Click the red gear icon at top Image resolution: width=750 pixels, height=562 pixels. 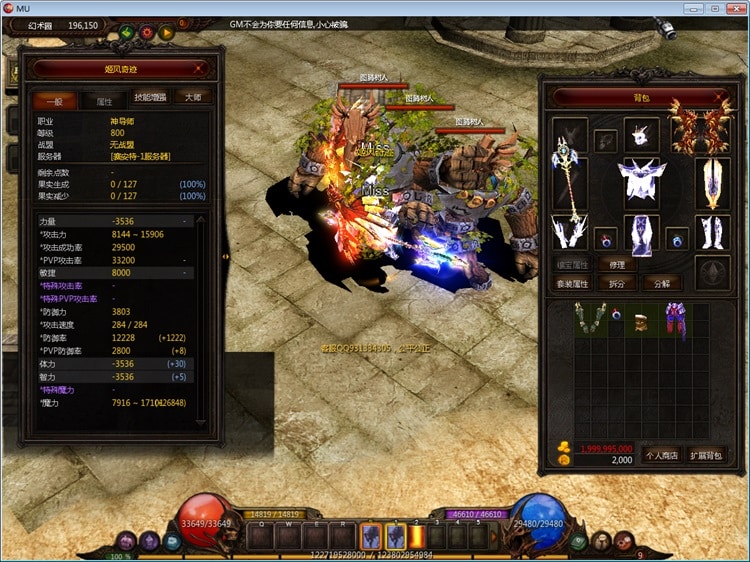[x=147, y=32]
